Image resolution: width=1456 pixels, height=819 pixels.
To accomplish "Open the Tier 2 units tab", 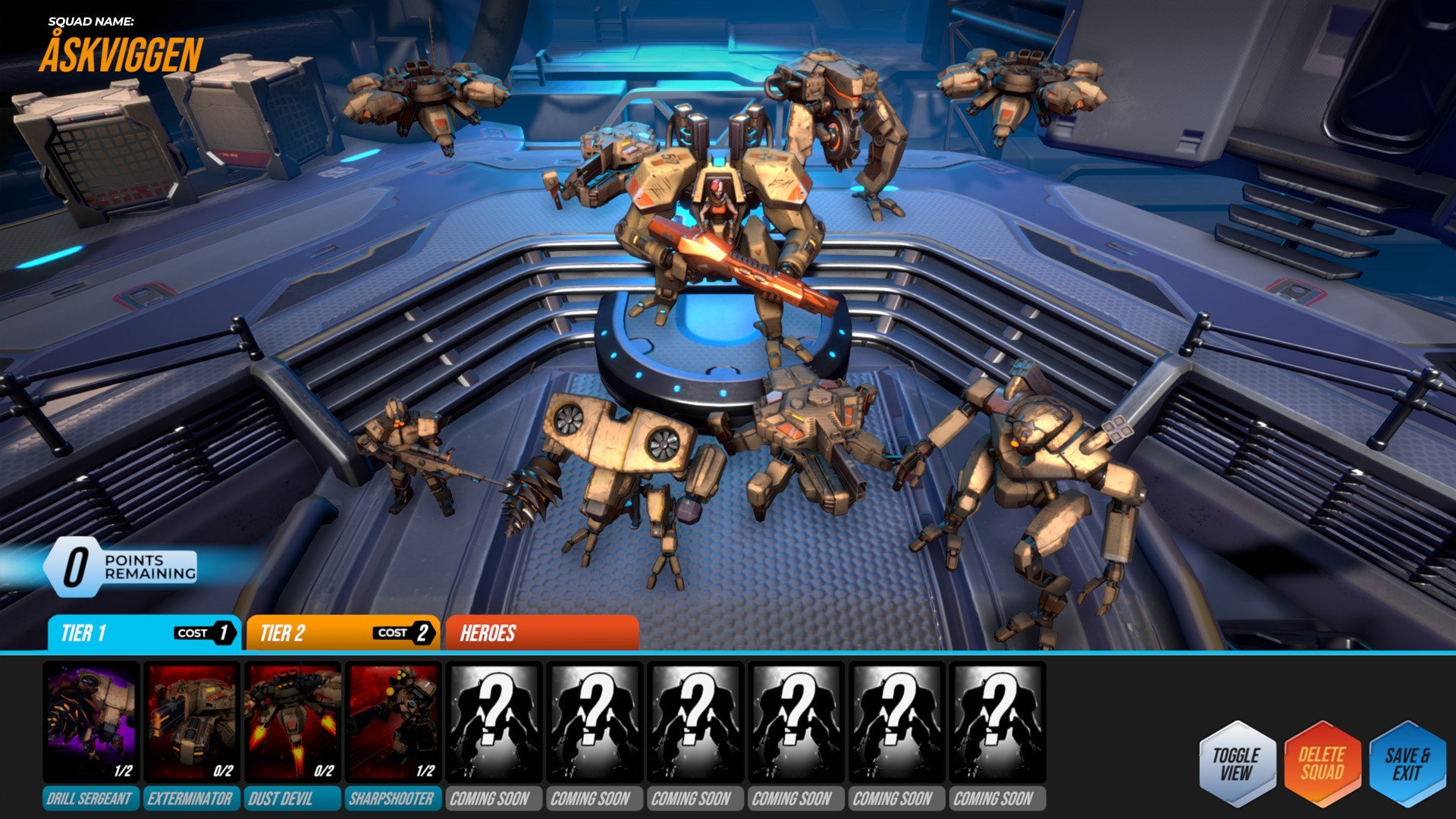I will (342, 633).
